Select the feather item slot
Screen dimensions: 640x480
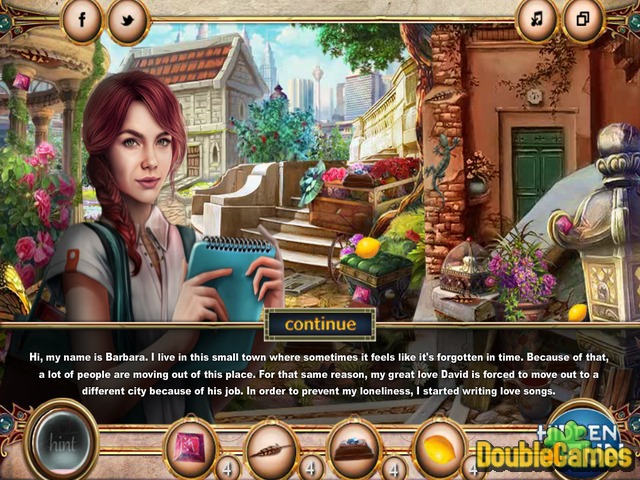pos(272,447)
